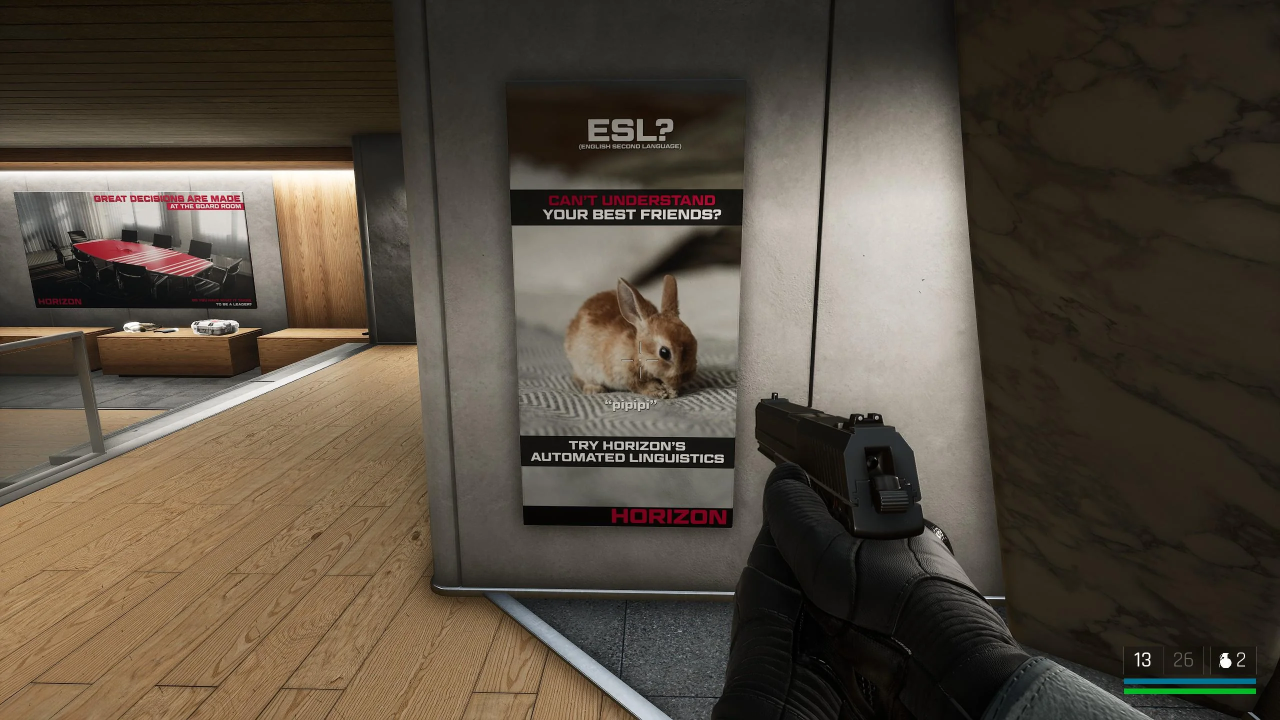The height and width of the screenshot is (720, 1280).
Task: Click the grenade icon in the HUD
Action: point(1225,660)
